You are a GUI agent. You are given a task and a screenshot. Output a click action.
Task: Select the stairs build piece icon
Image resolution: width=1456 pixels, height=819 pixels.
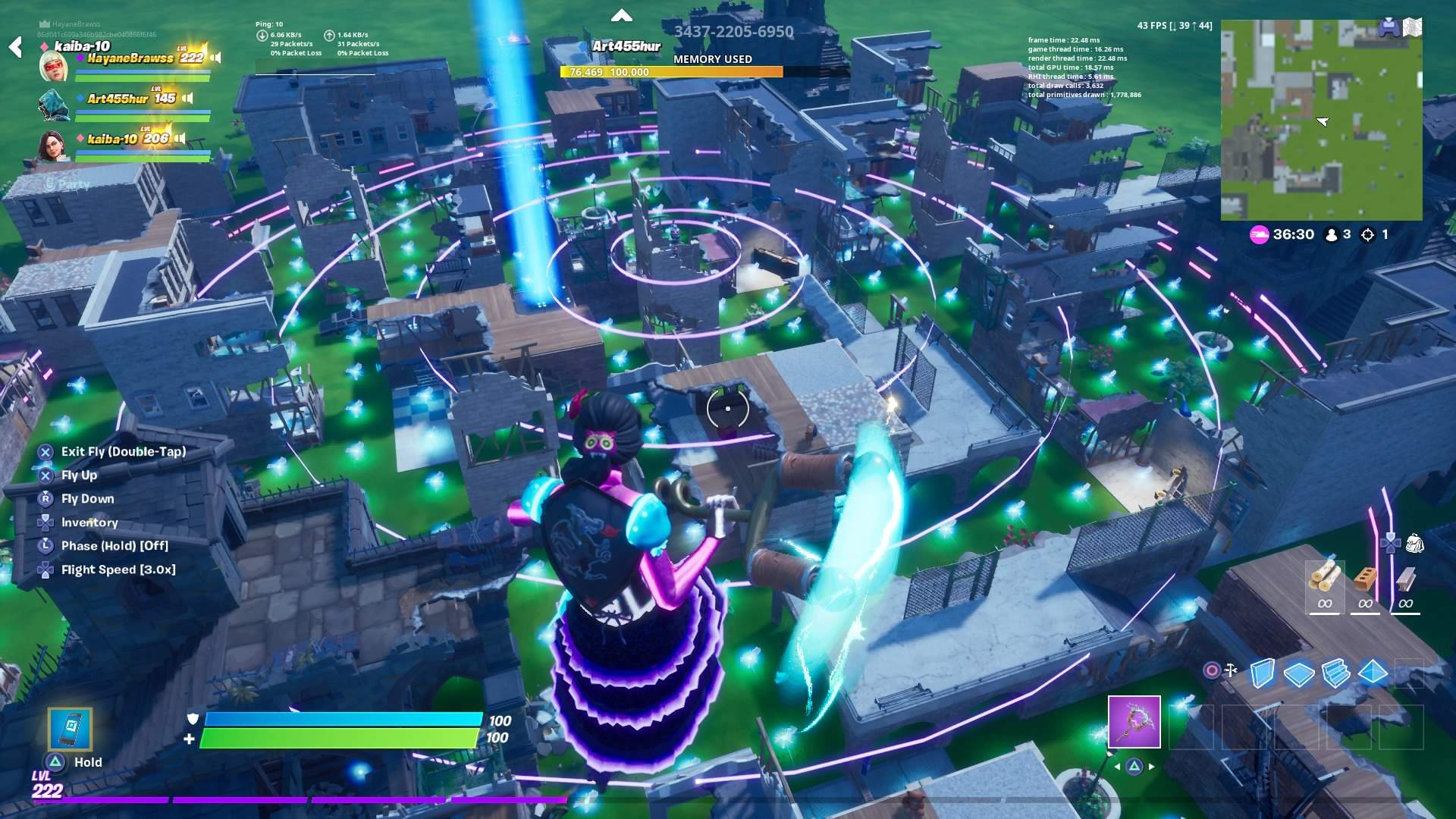1336,673
